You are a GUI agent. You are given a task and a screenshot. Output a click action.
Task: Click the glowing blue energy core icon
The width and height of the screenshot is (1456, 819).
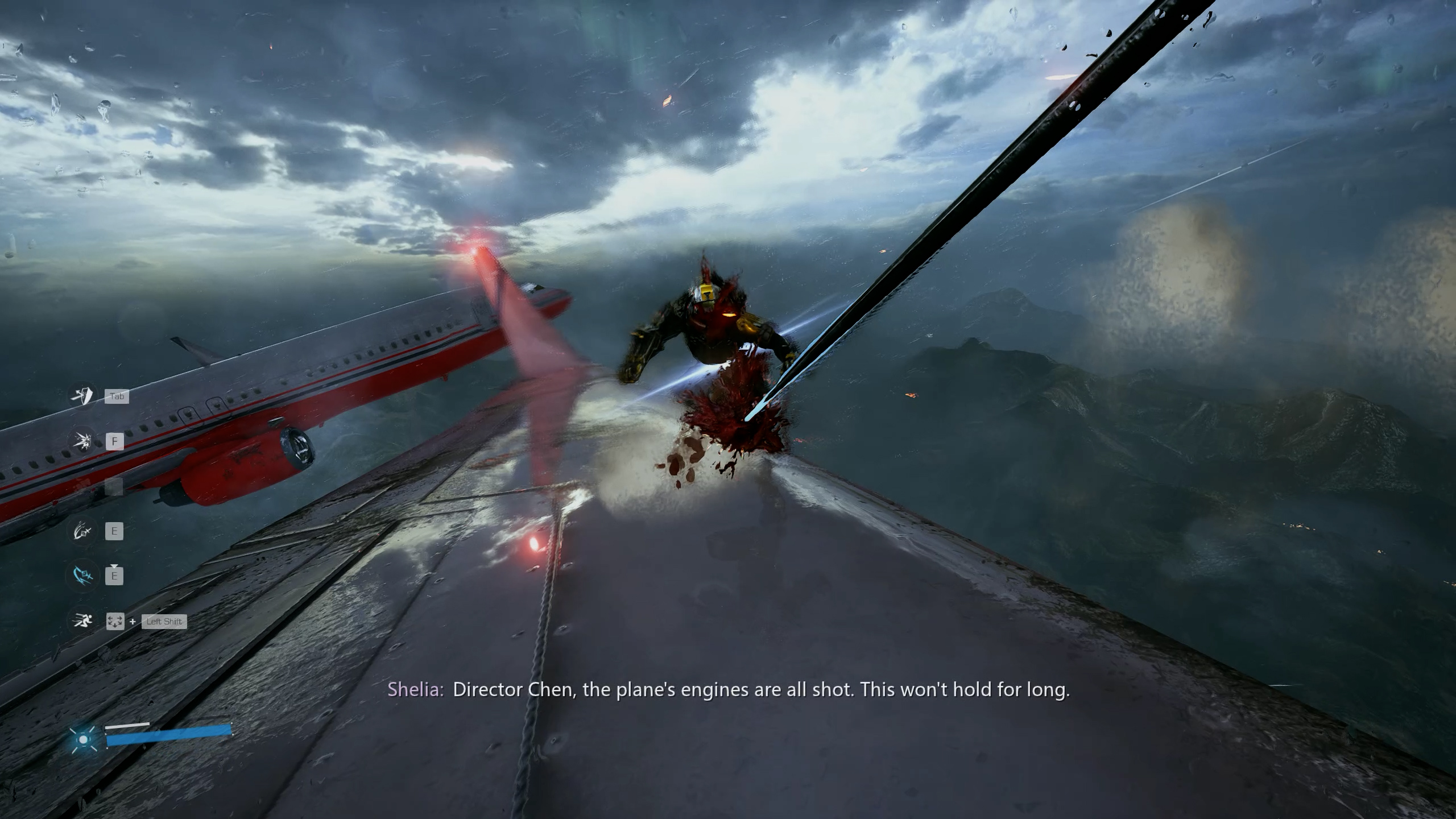[84, 739]
